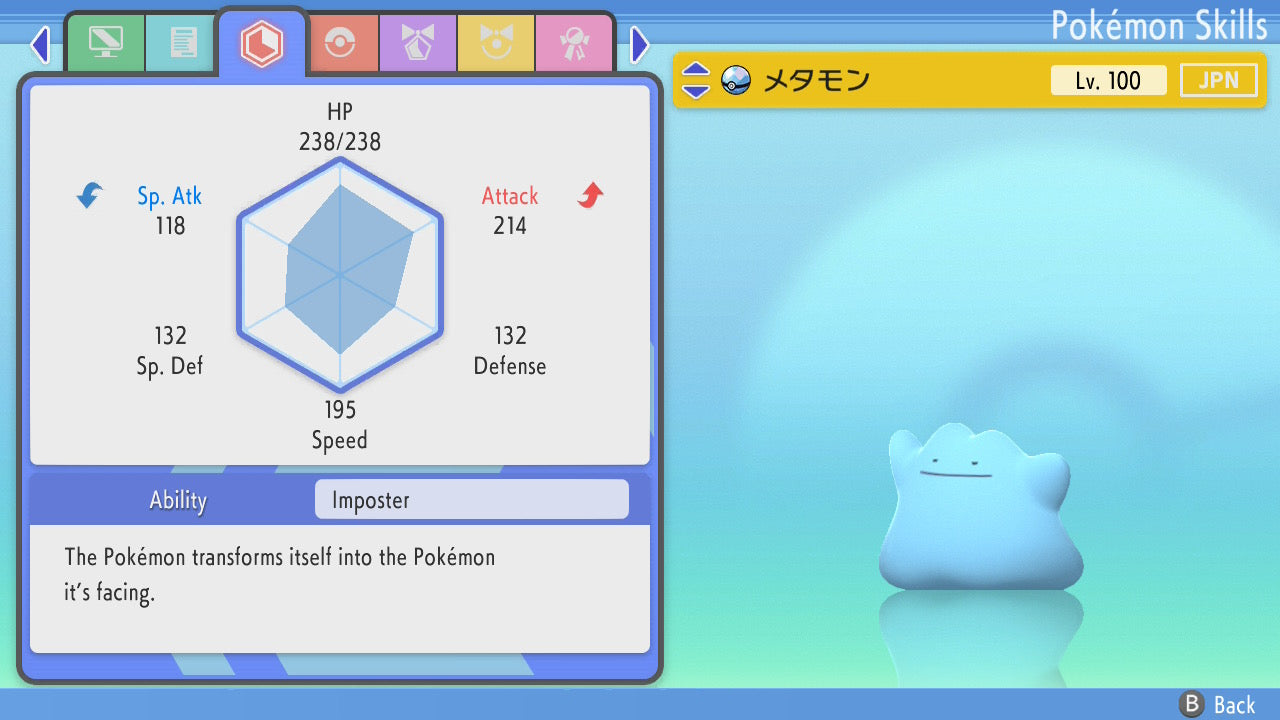Viewport: 1280px width, 720px height.
Task: Open the yellow bow contest tab
Action: pyautogui.click(x=496, y=43)
